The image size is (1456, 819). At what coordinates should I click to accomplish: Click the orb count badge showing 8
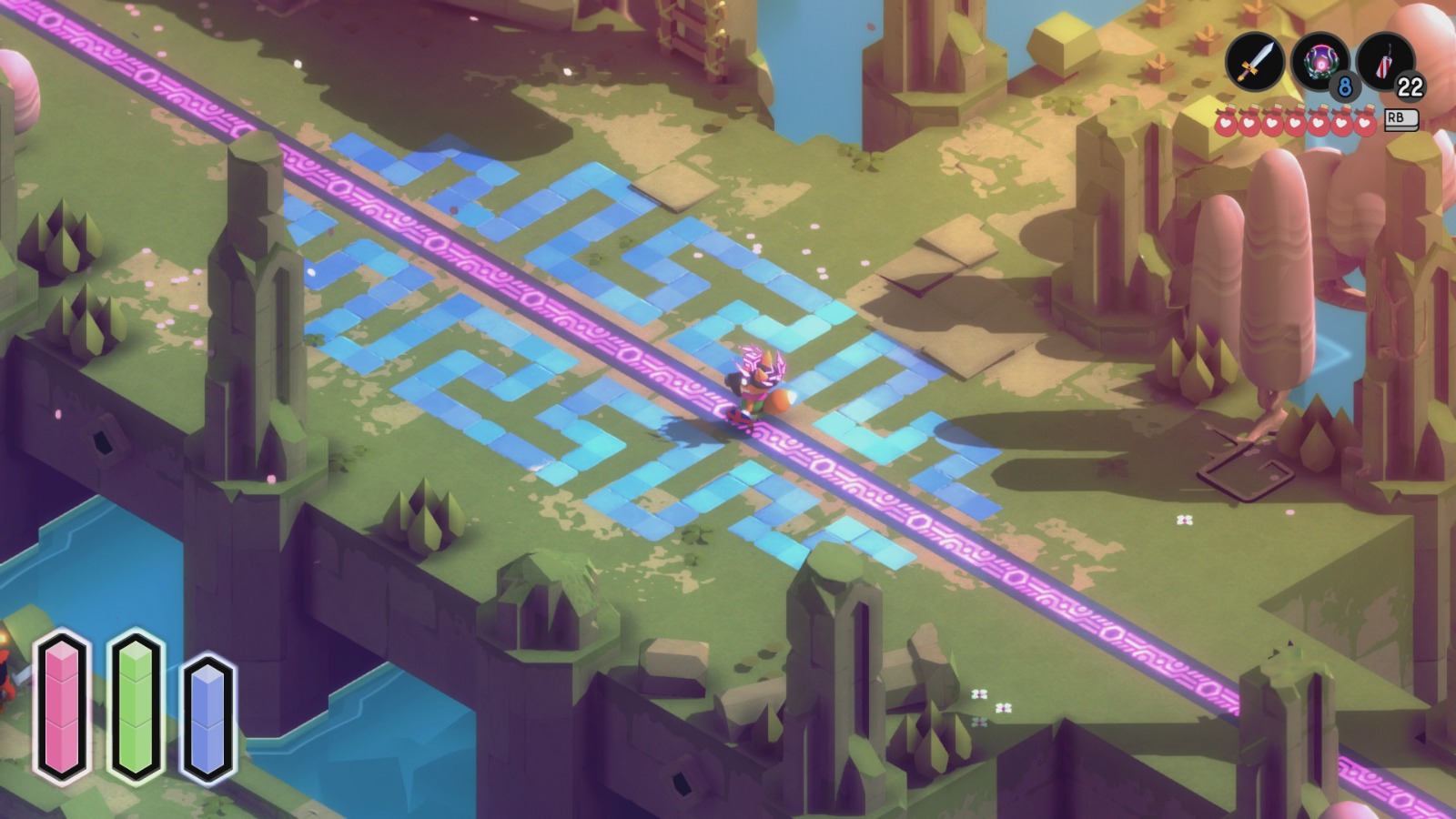[1344, 86]
